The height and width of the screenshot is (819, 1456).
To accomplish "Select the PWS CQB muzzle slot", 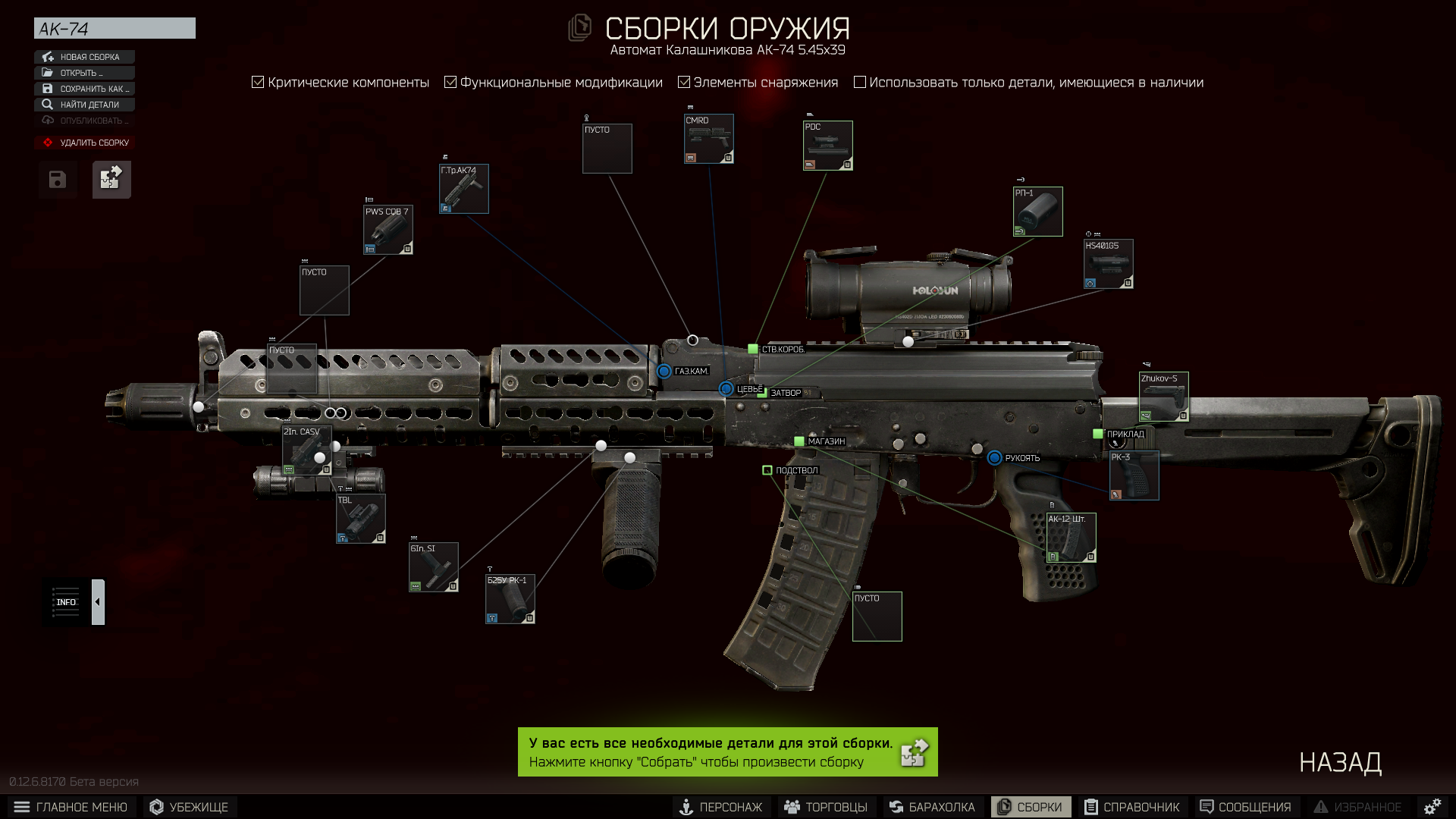I will [388, 230].
